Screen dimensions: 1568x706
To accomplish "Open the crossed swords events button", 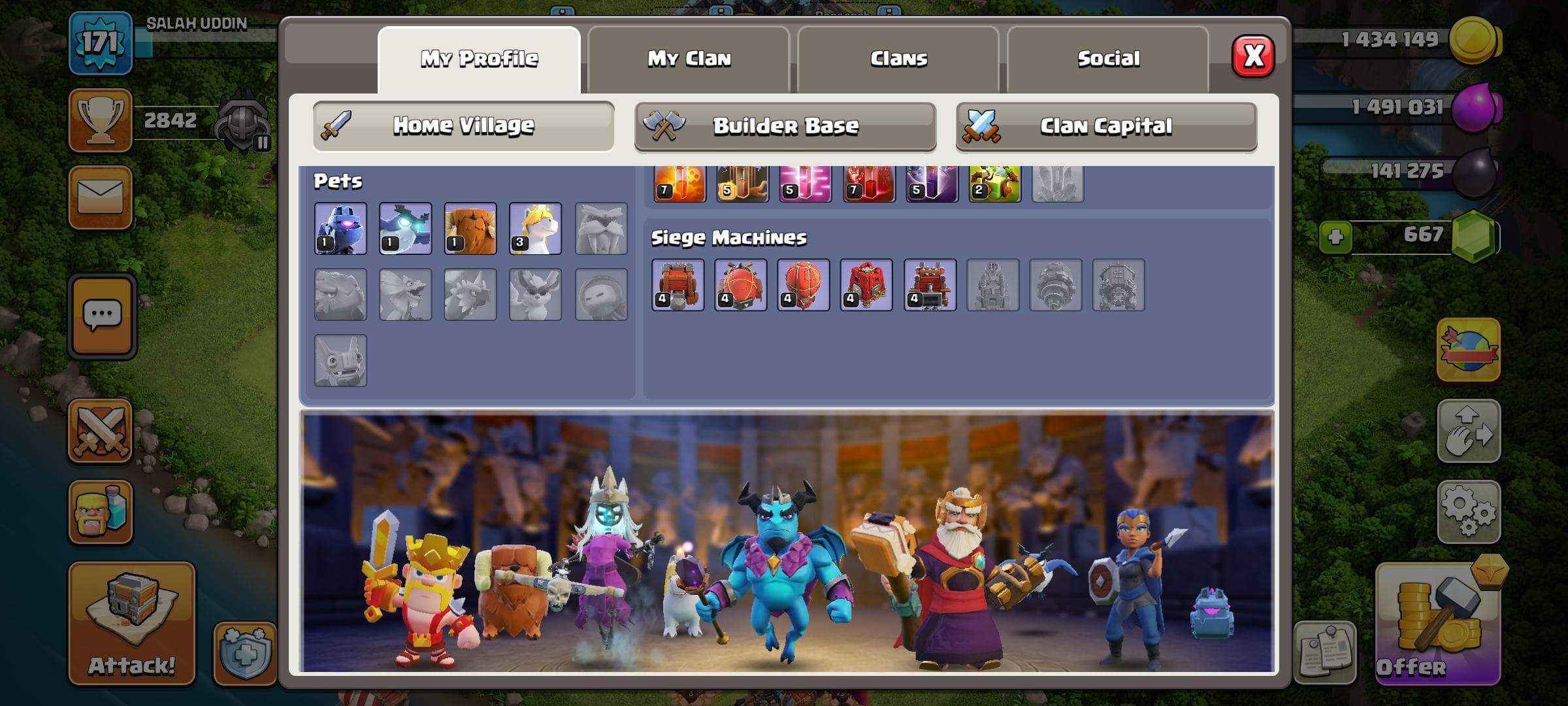I will pyautogui.click(x=101, y=431).
